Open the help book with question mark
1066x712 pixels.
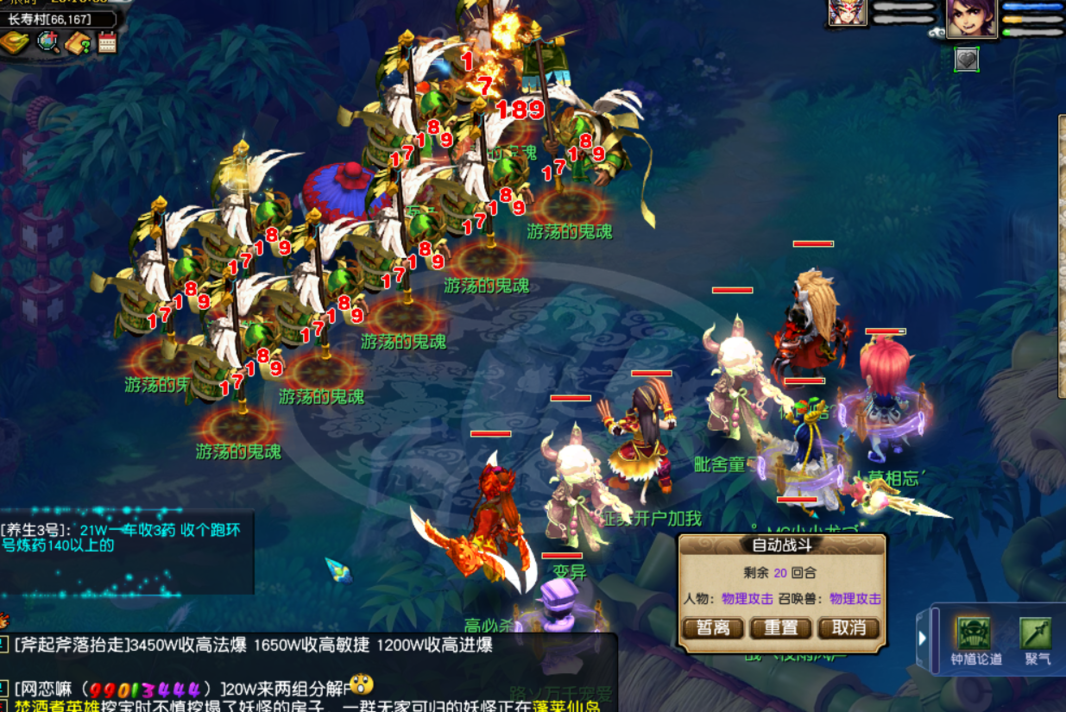click(78, 42)
